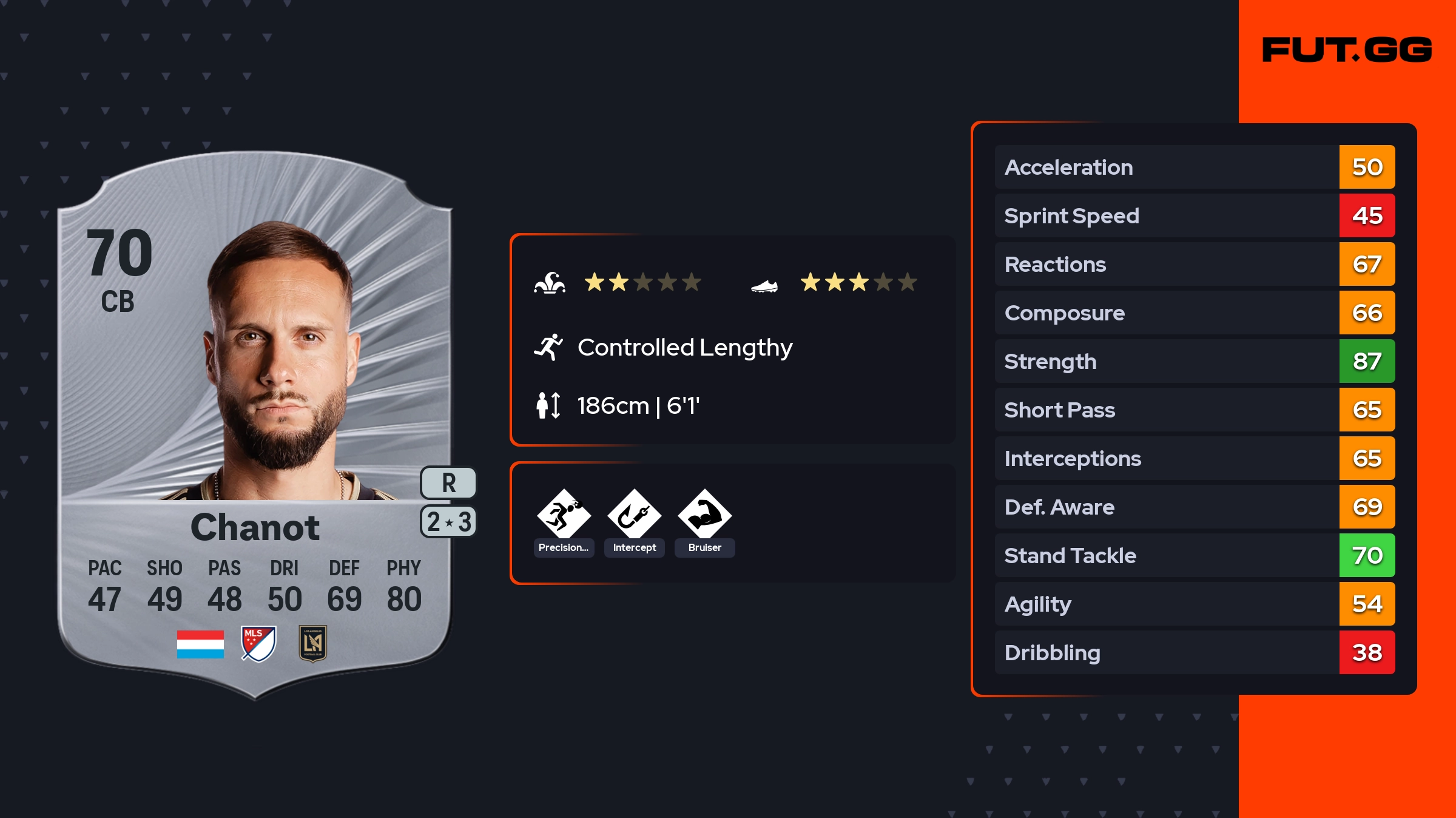
Task: Select the Bruiser playstyle icon
Action: pos(704,516)
